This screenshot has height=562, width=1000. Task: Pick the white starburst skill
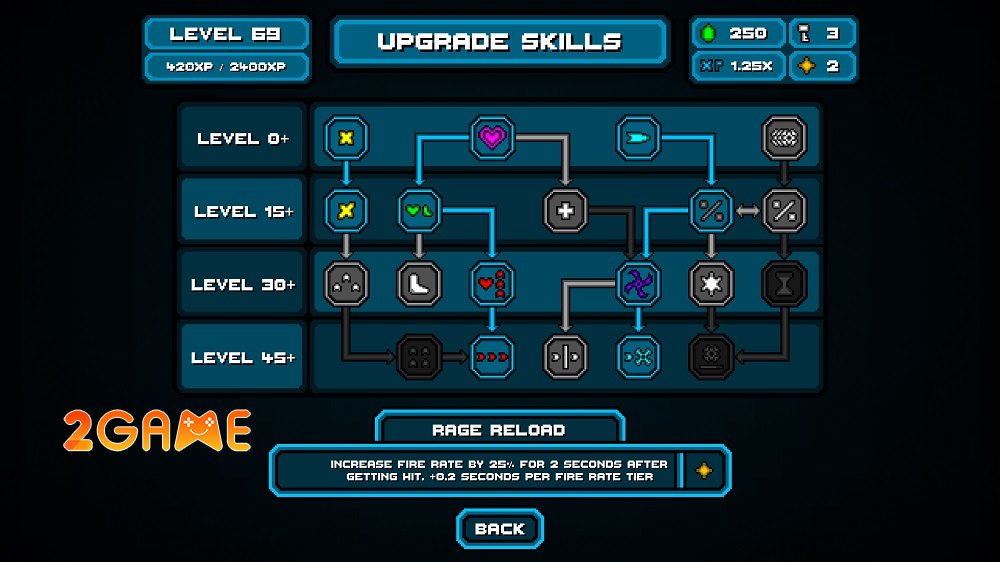pos(711,284)
